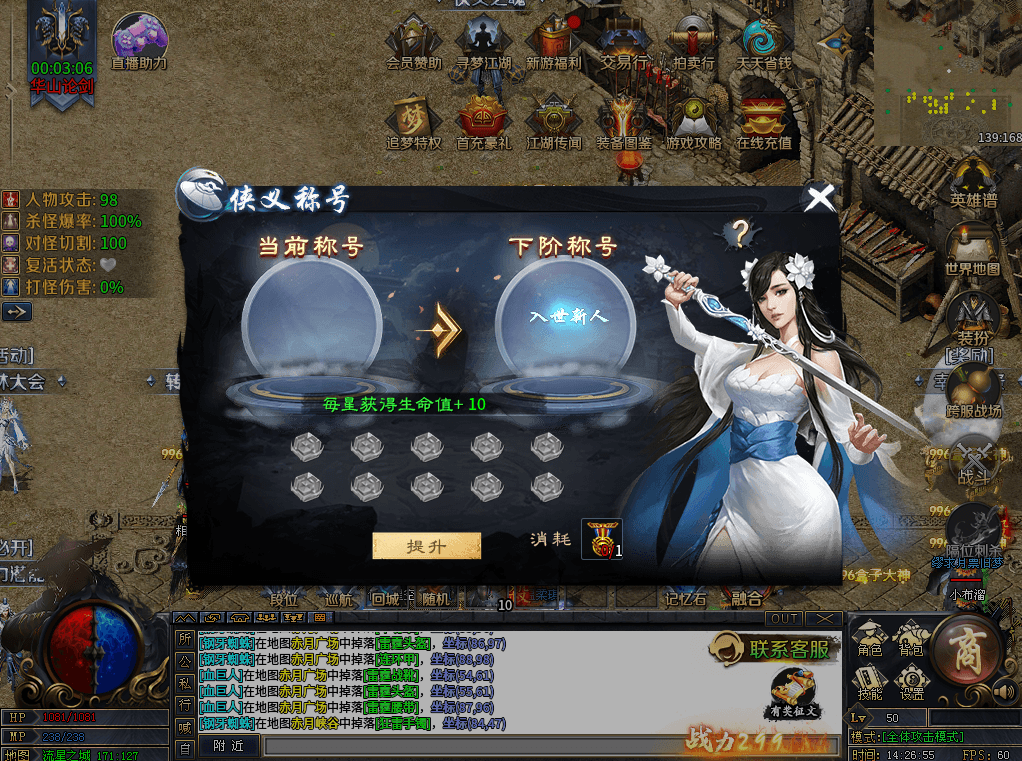Open the 拍卖行 auction house
This screenshot has width=1022, height=761.
(693, 43)
